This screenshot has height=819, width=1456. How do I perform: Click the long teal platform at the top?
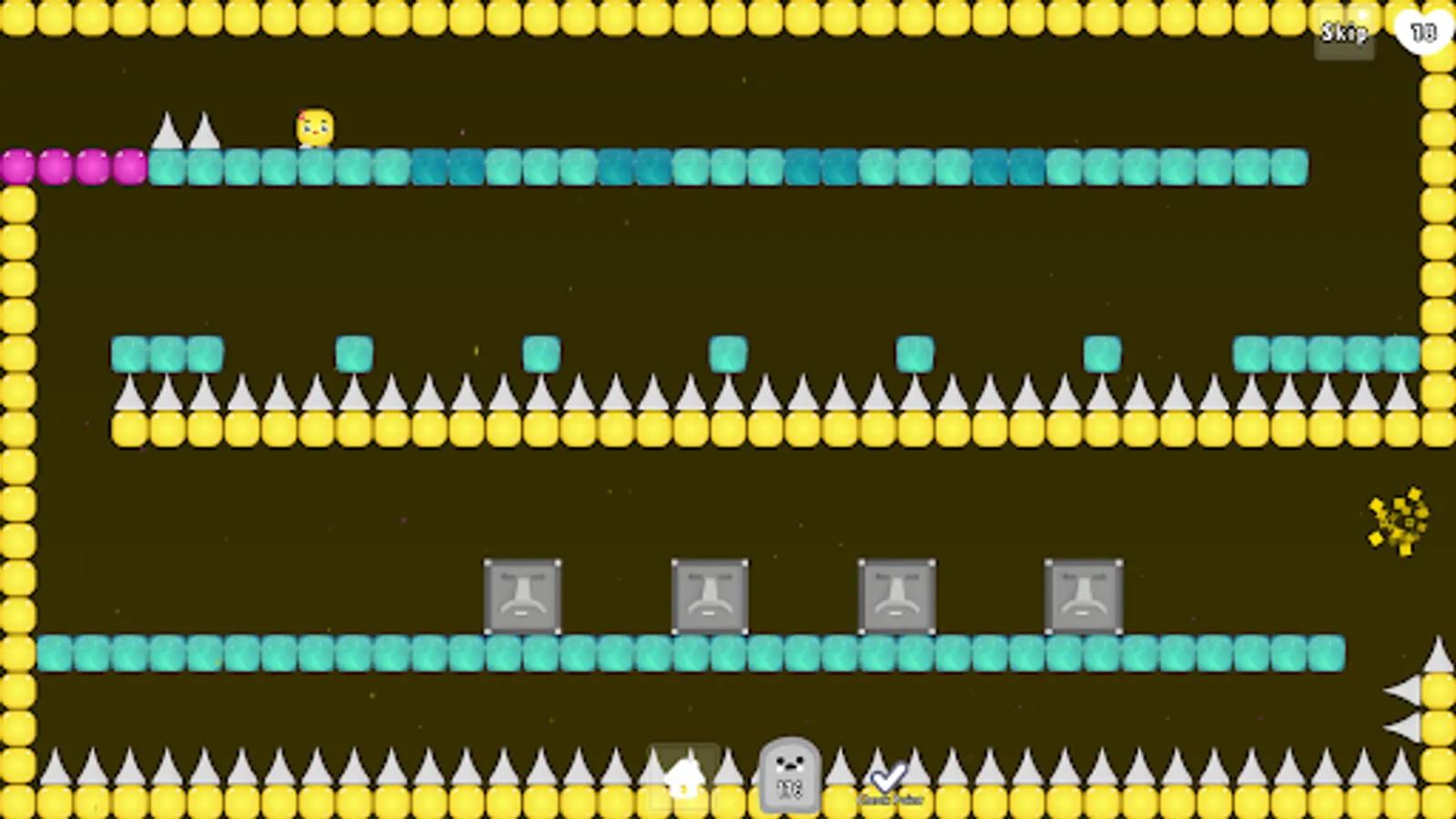pyautogui.click(x=728, y=168)
